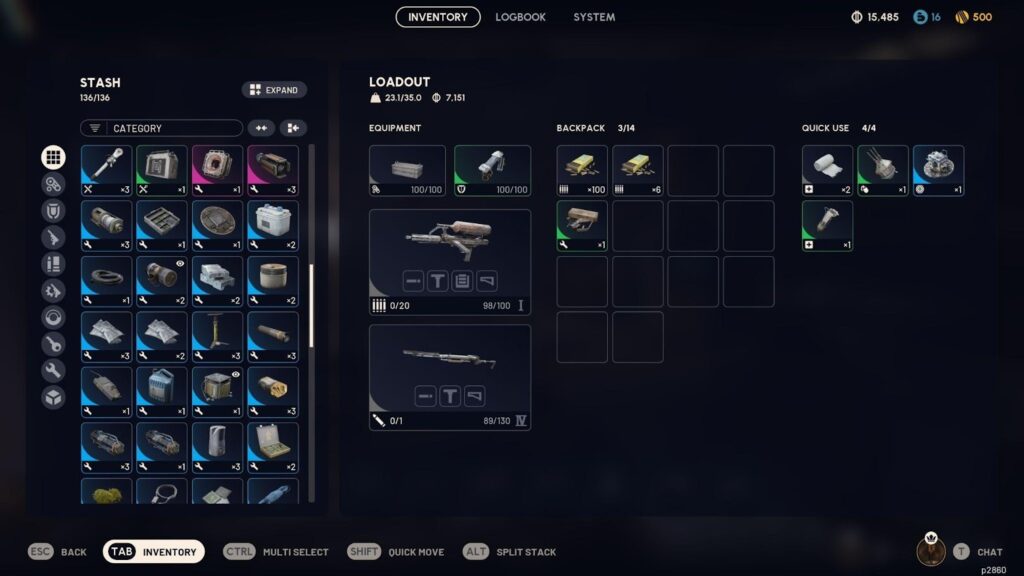The width and height of the screenshot is (1024, 576).
Task: Filter the stash by the key category
Action: point(53,344)
